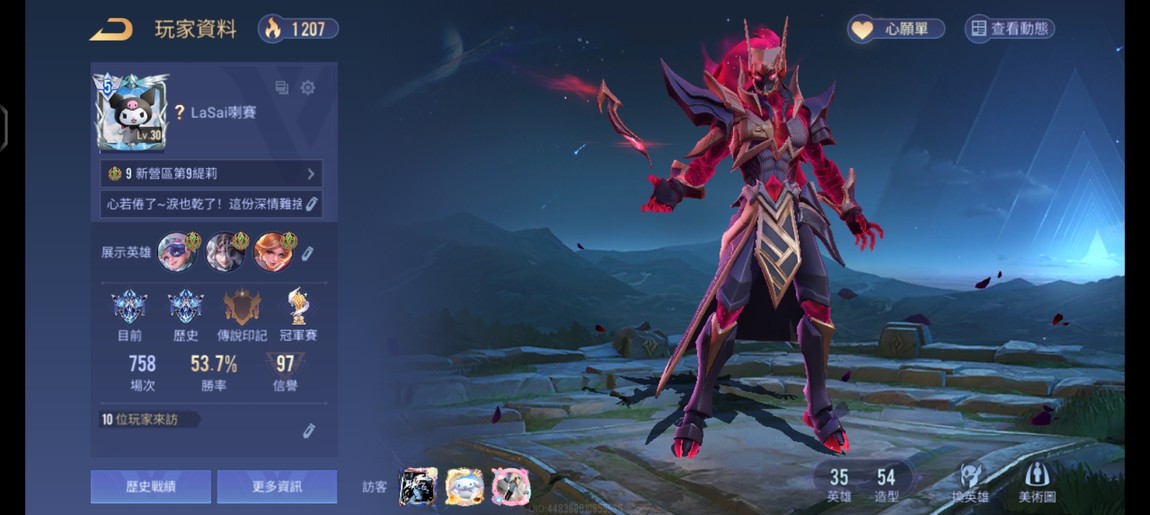Open 更多資訊 for more info
This screenshot has height=515, width=1150.
pyautogui.click(x=277, y=487)
